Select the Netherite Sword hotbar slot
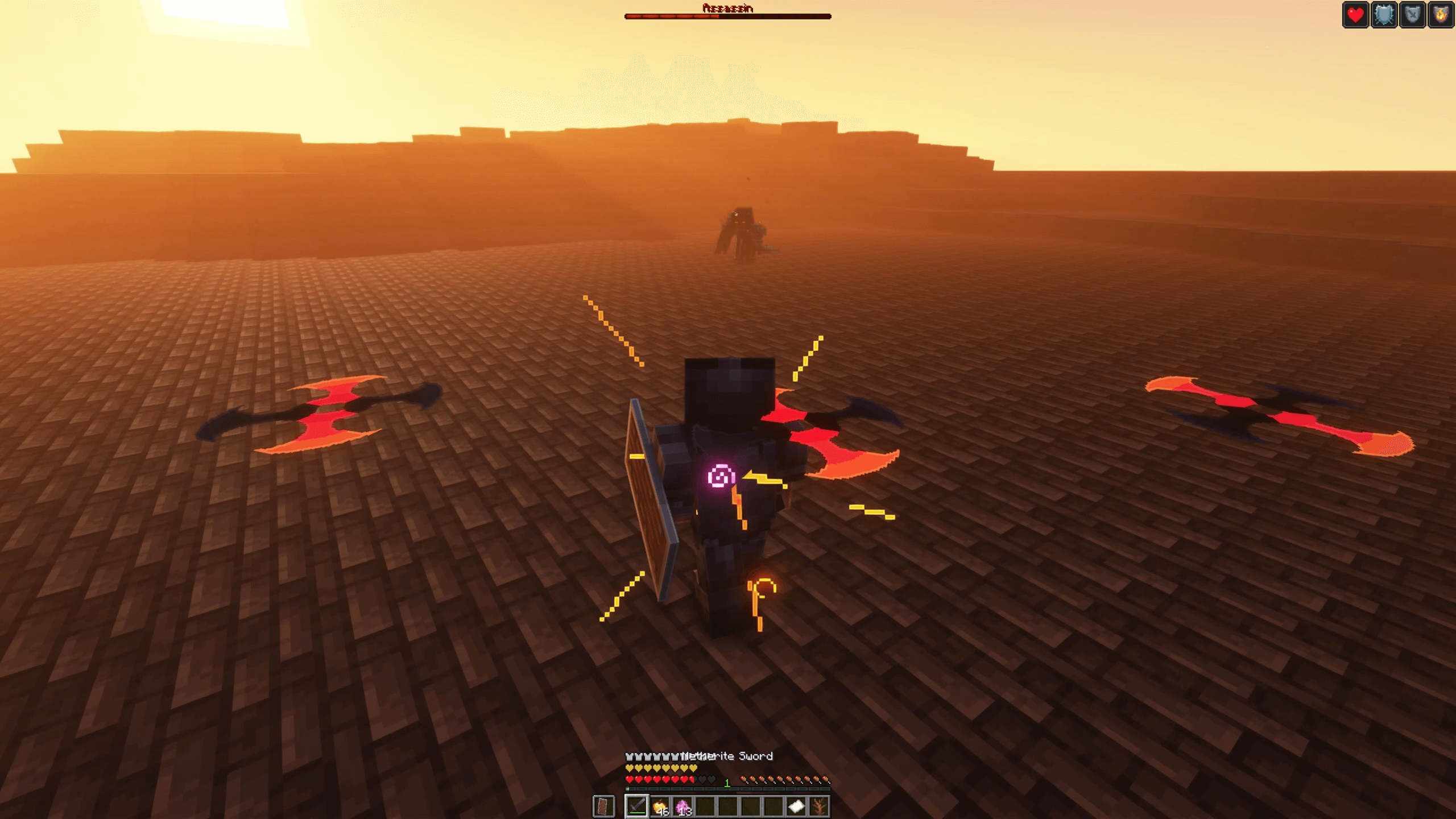Image resolution: width=1456 pixels, height=819 pixels. [x=637, y=806]
